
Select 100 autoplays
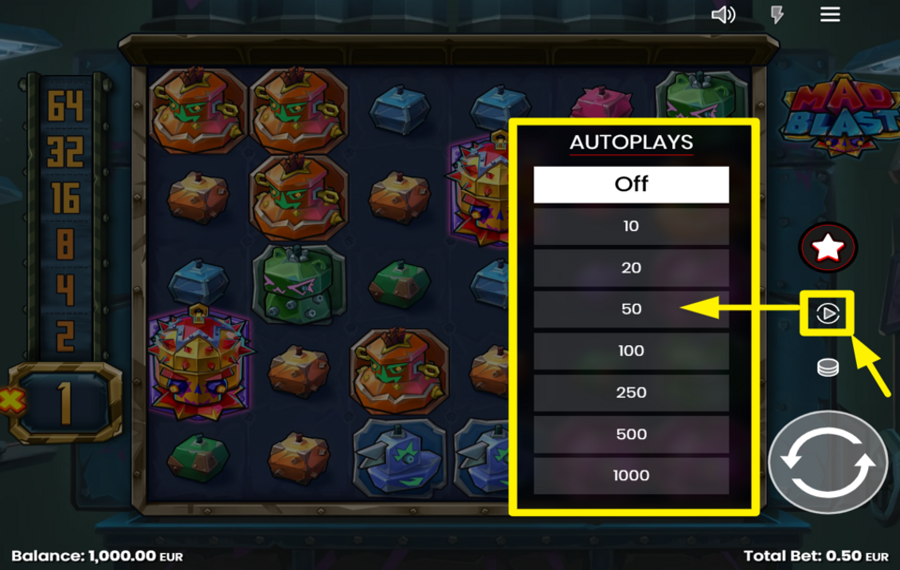[x=631, y=351]
